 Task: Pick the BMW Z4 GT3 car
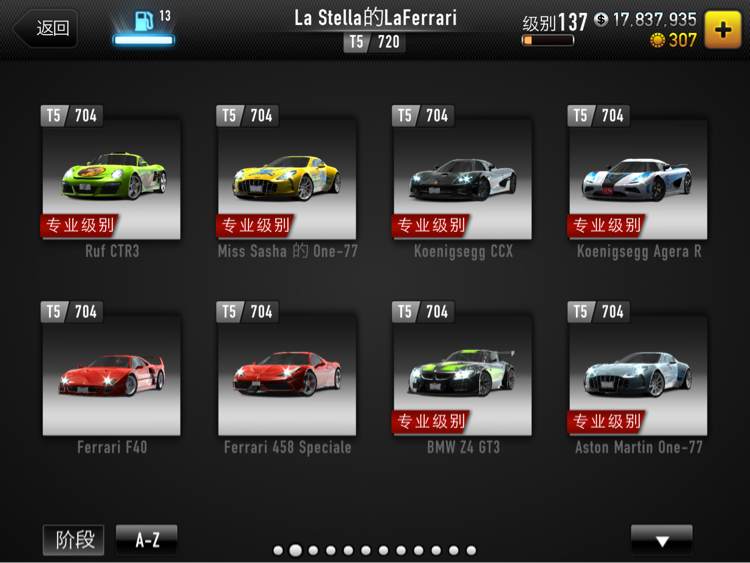coord(463,374)
